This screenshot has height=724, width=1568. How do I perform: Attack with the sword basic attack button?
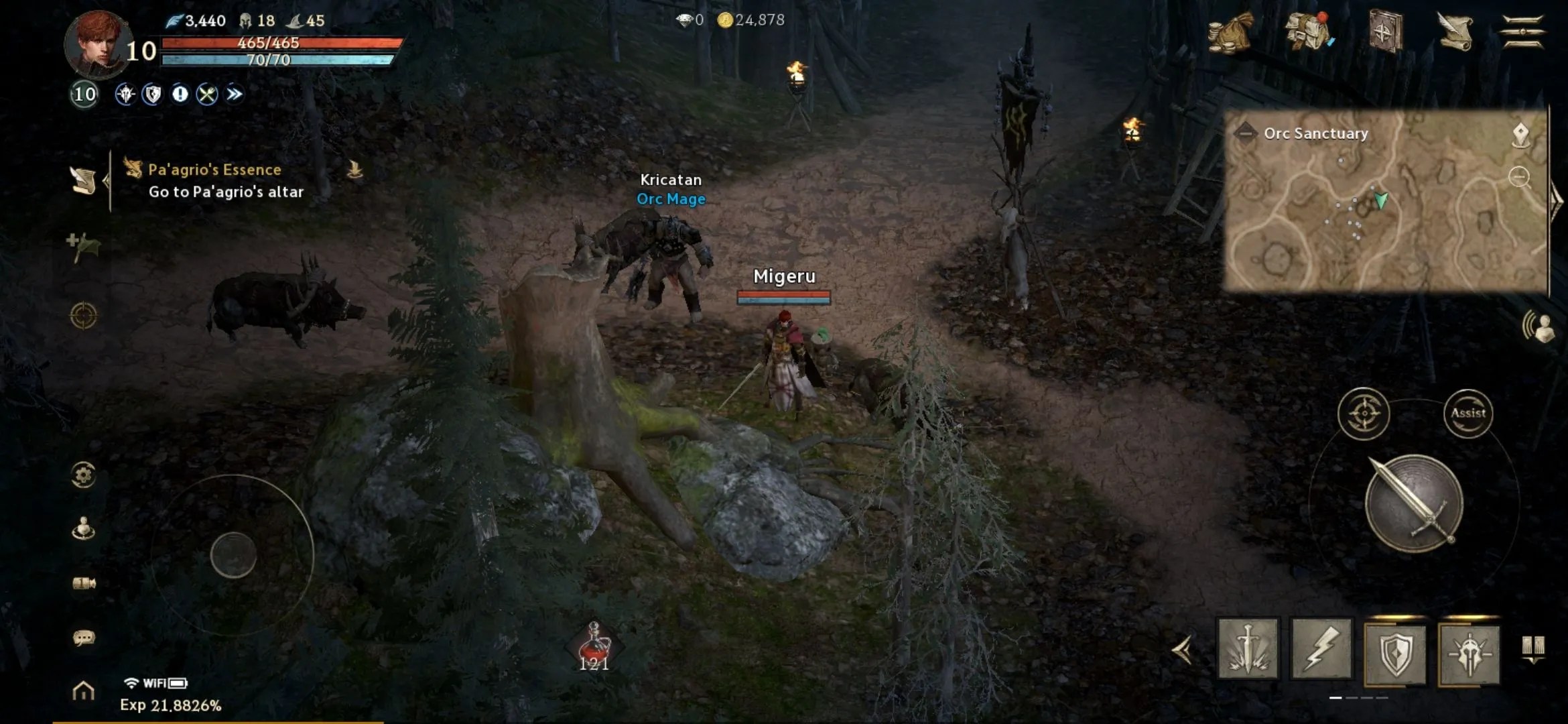[x=1413, y=503]
